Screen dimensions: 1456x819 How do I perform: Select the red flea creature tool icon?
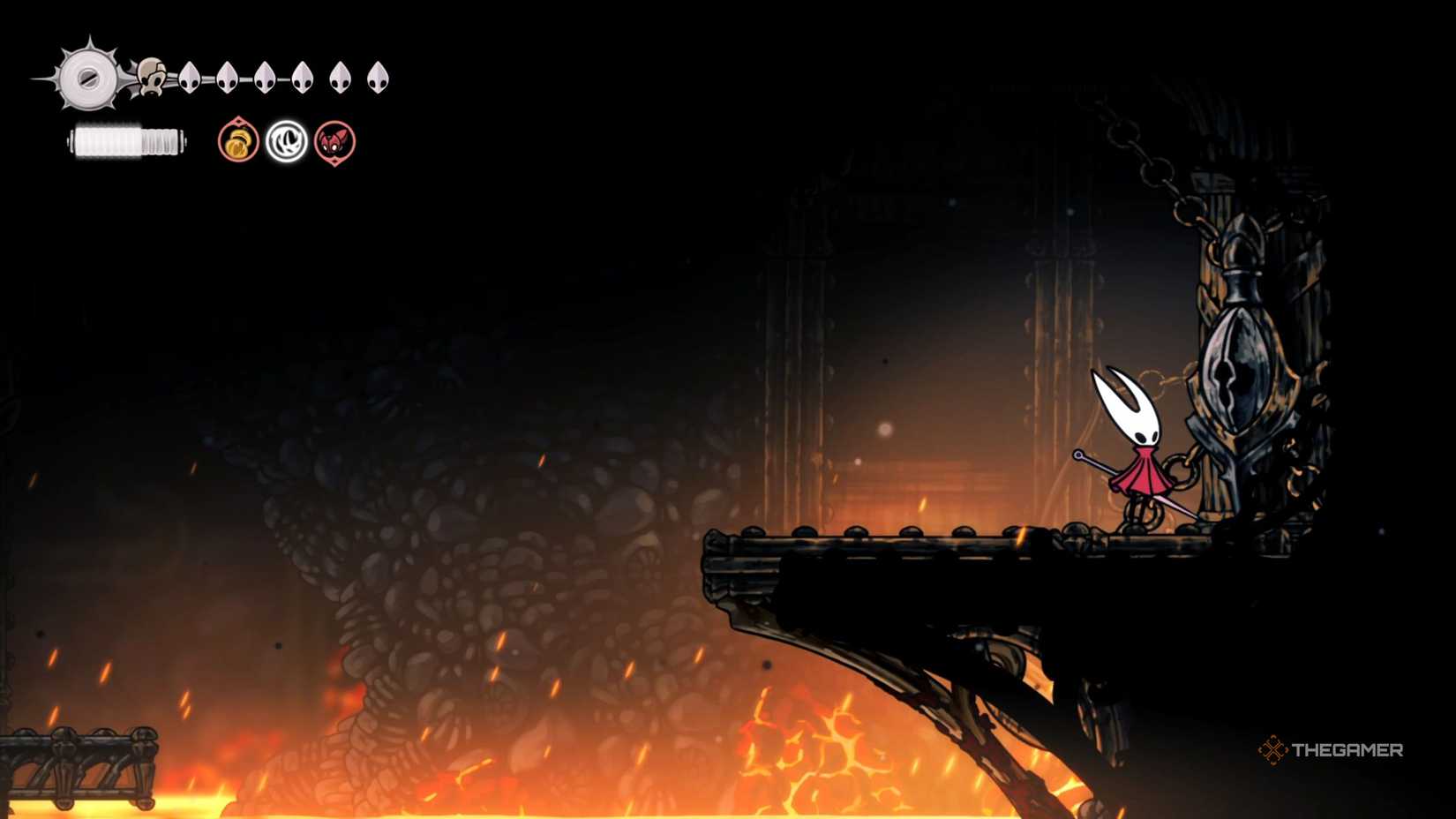point(334,143)
